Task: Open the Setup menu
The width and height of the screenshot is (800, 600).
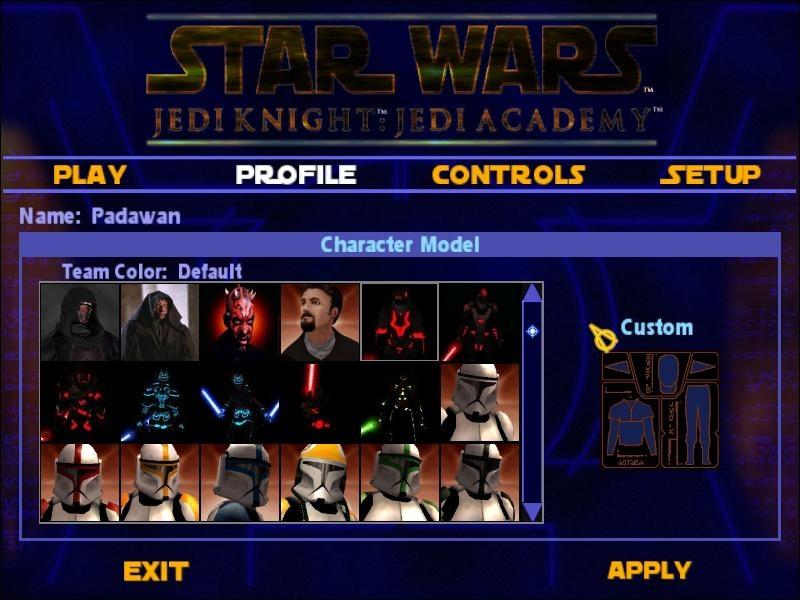Action: 710,174
